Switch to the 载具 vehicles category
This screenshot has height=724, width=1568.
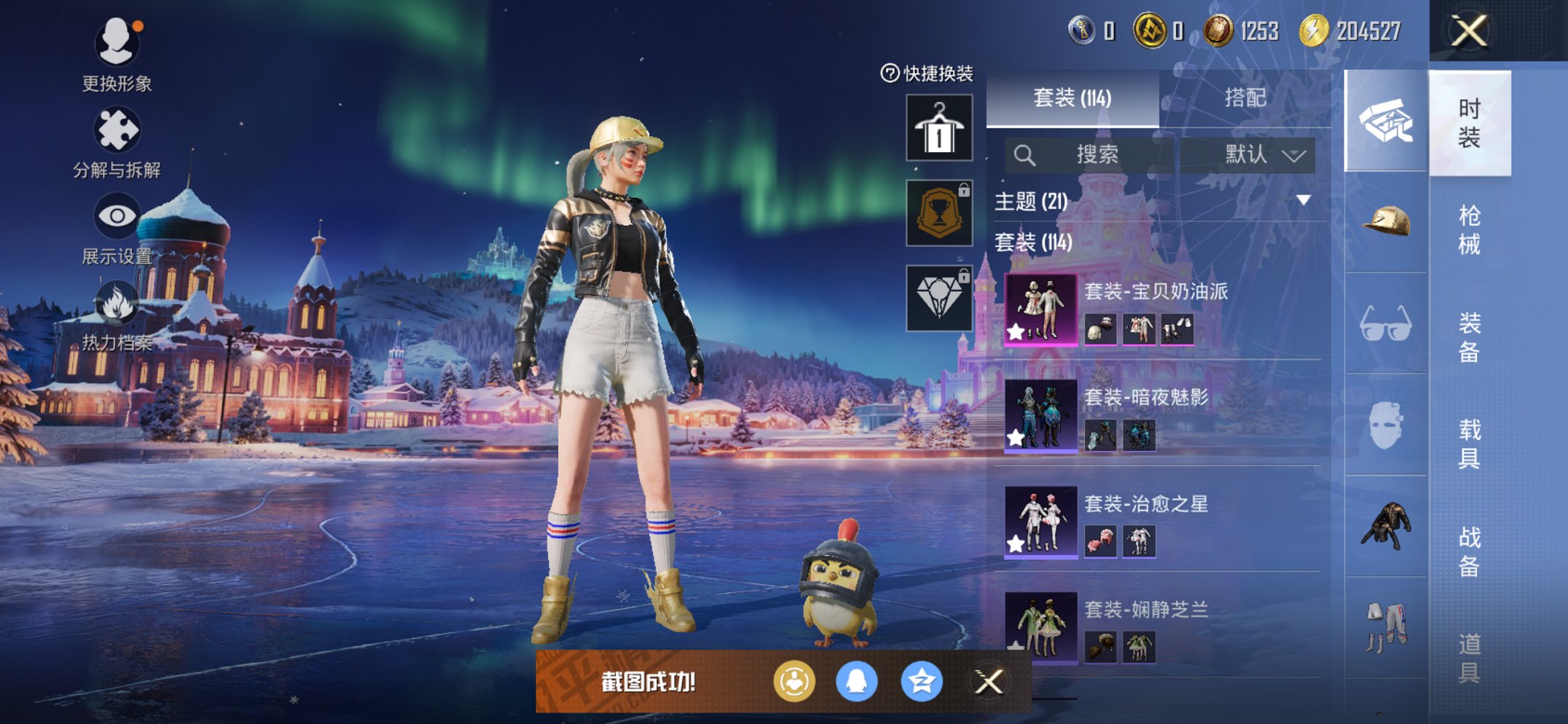tap(1469, 444)
